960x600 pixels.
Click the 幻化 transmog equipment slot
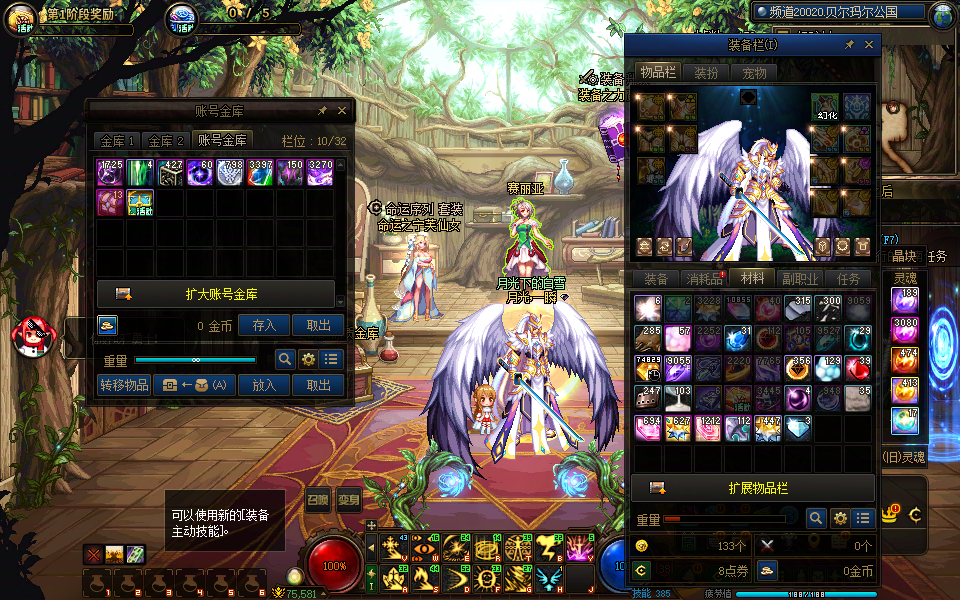tap(825, 106)
